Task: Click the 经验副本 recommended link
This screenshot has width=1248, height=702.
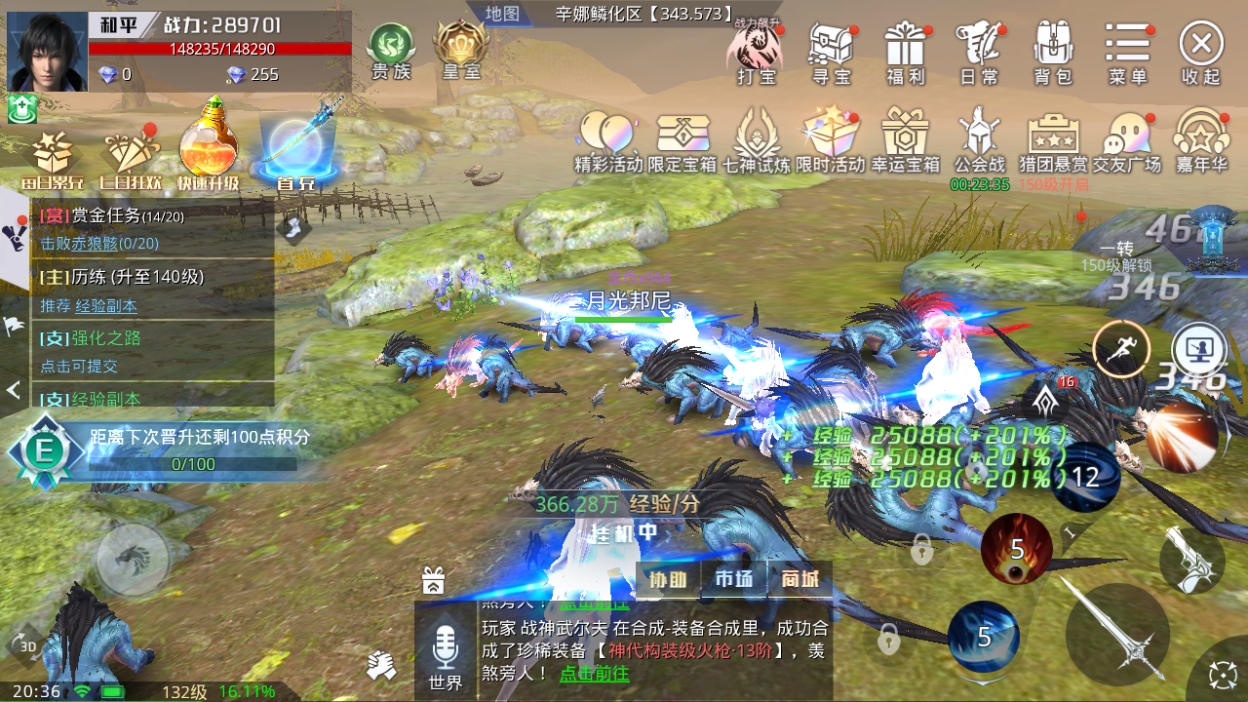Action: [x=106, y=306]
